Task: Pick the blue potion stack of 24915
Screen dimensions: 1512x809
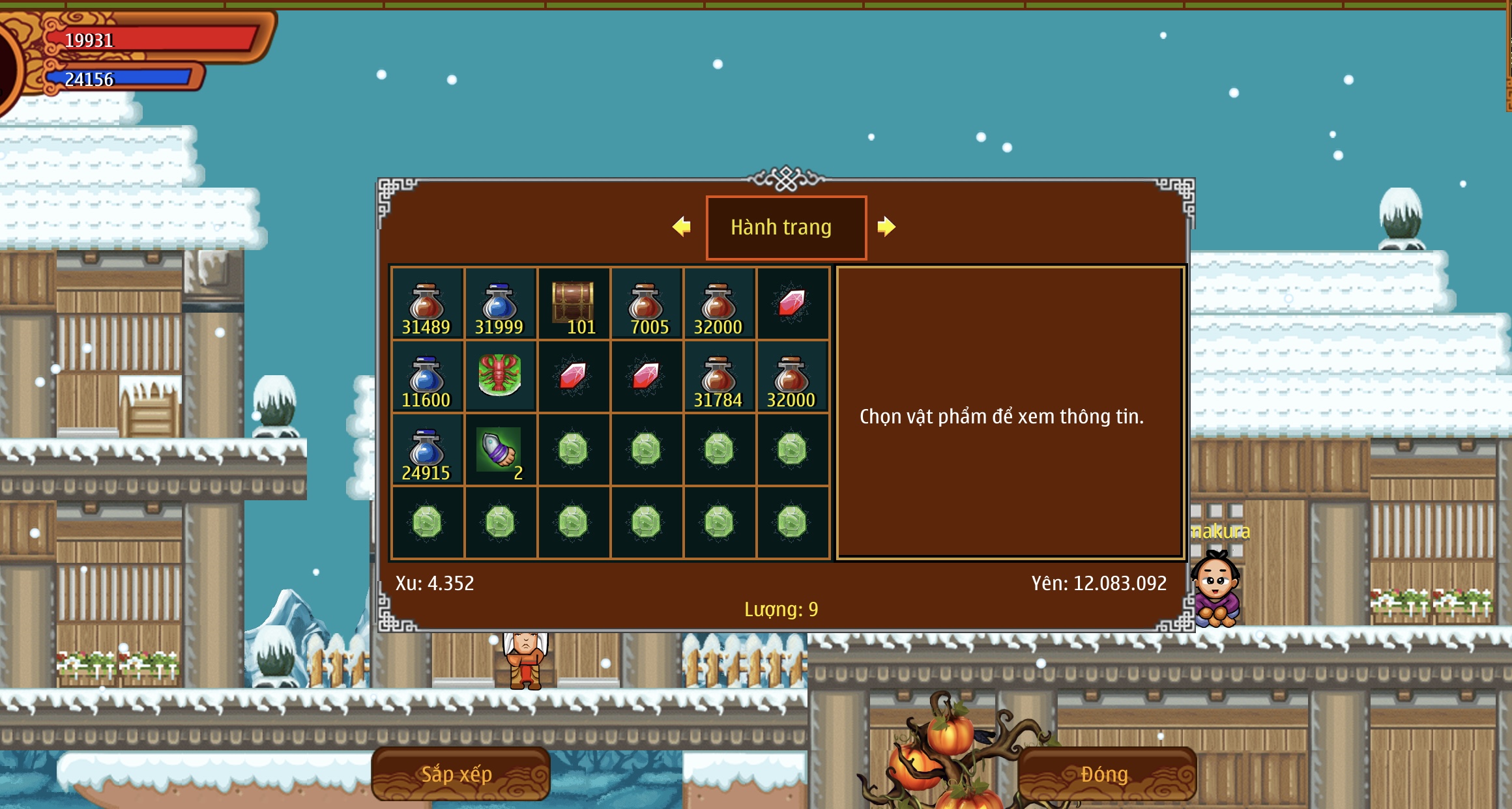Action: (427, 450)
